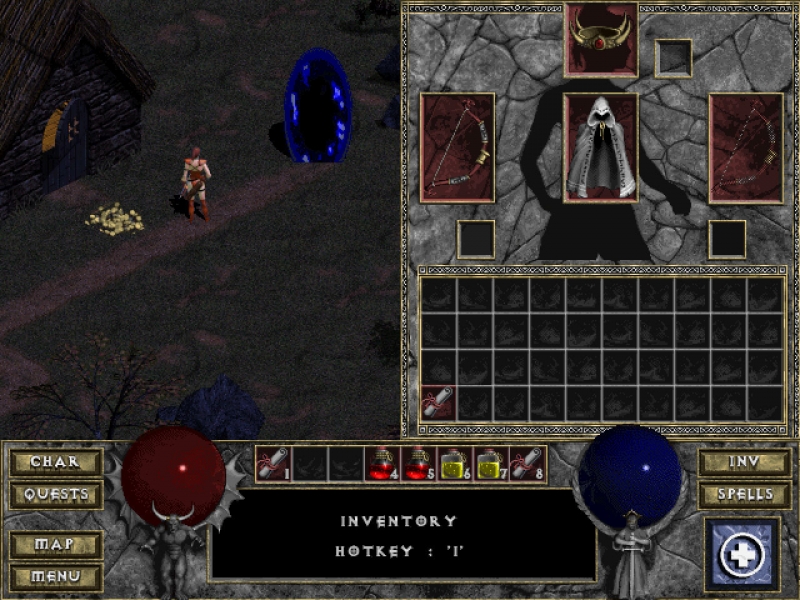Open the CHAR character sheet
Screen dimensions: 800x600
(x=56, y=462)
